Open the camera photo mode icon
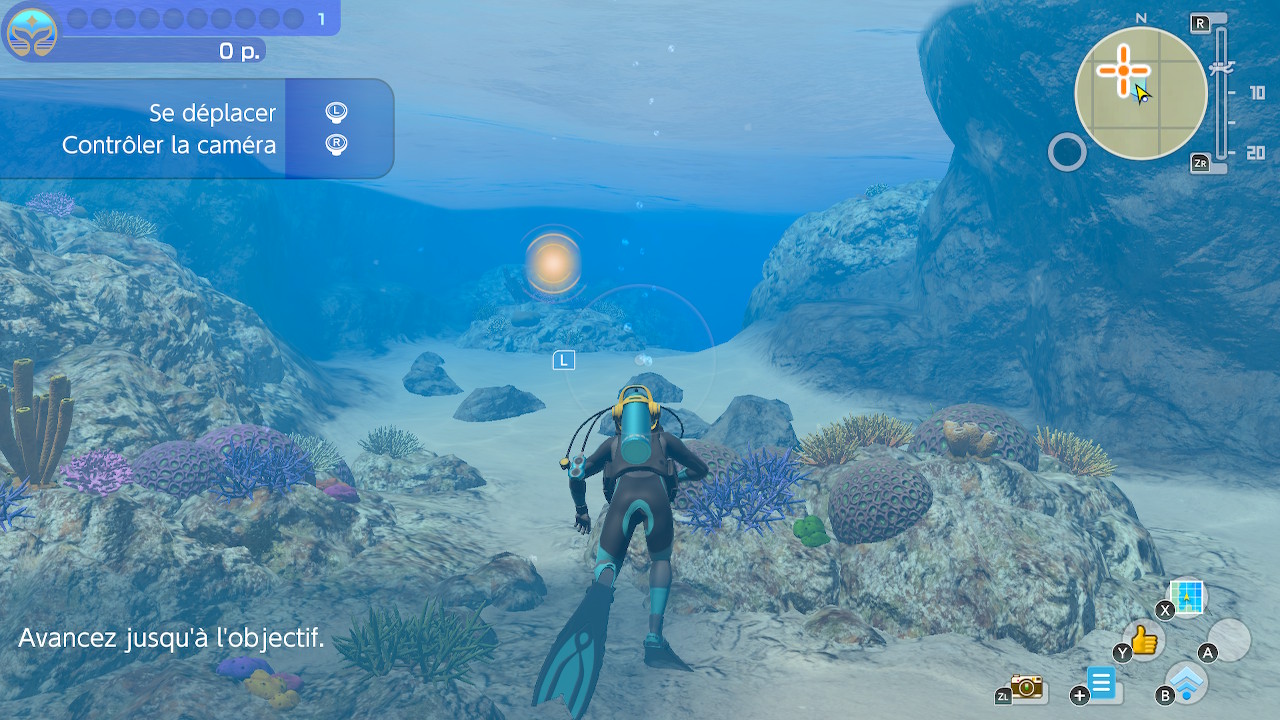 point(1026,686)
